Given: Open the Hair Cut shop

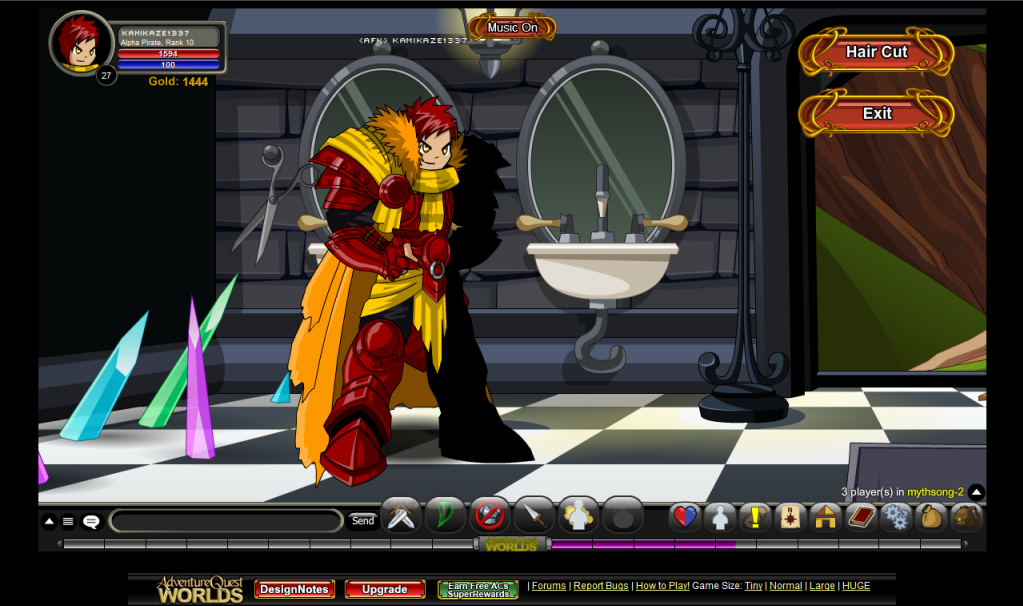Looking at the screenshot, I should [876, 52].
